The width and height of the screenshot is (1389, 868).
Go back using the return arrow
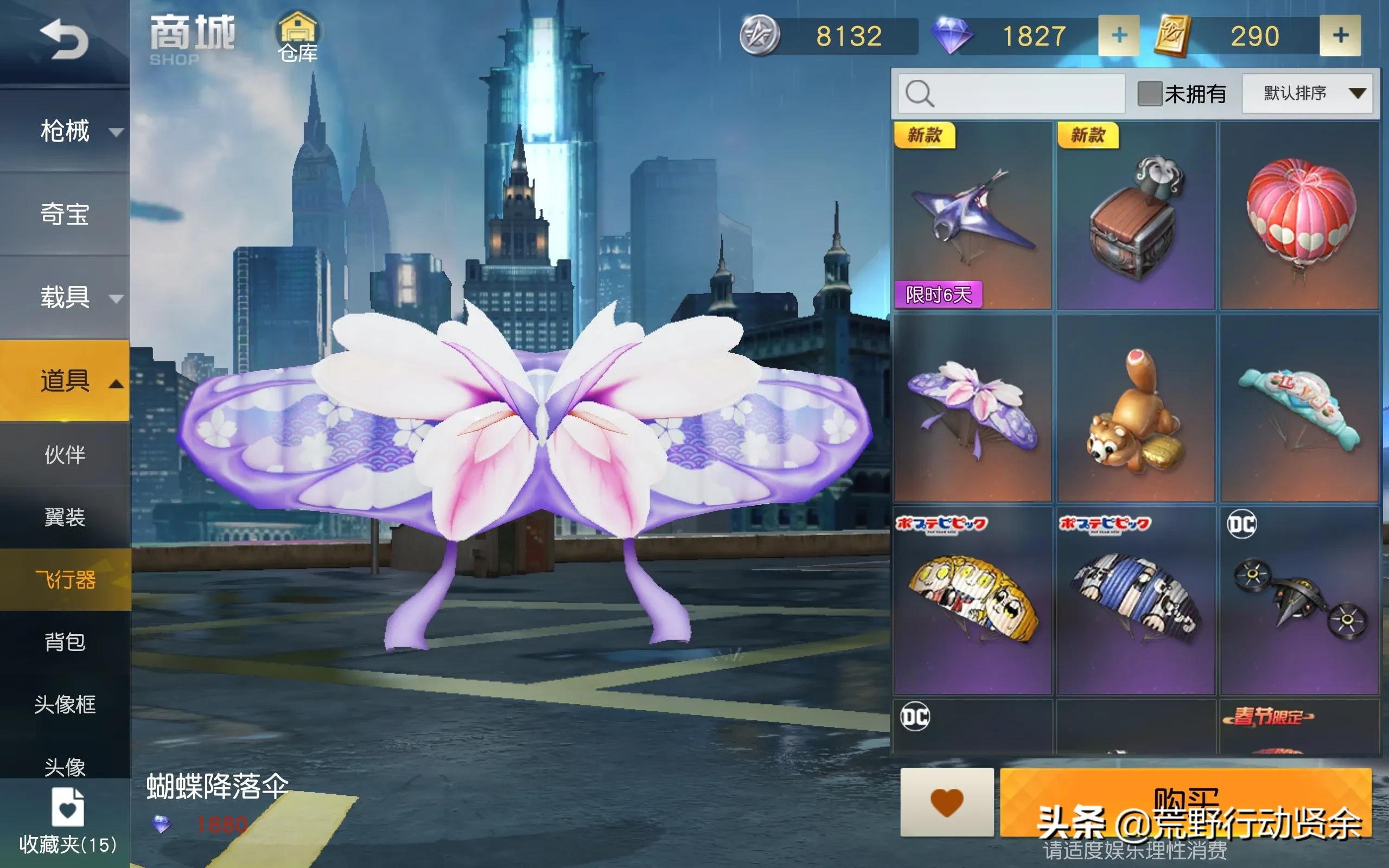pos(63,40)
